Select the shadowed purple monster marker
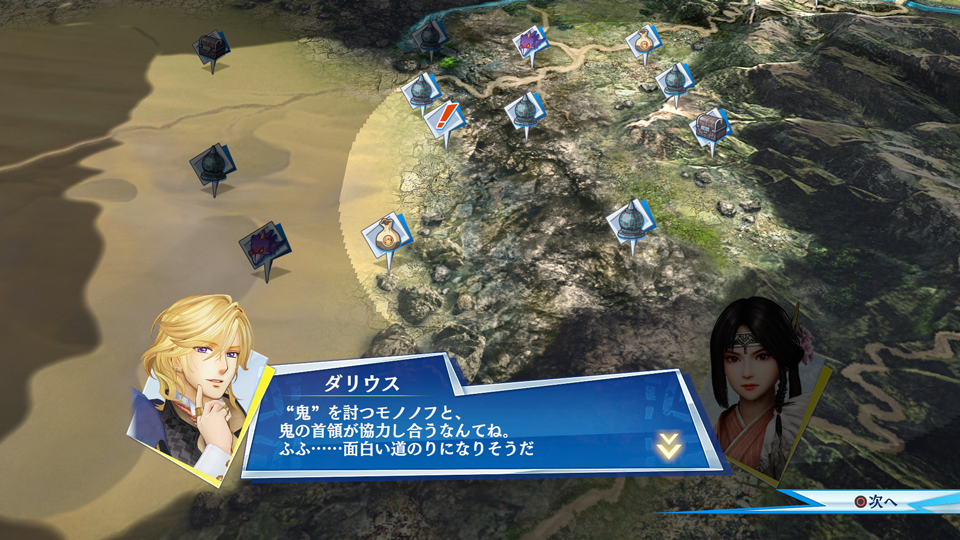The width and height of the screenshot is (960, 540). click(x=264, y=244)
